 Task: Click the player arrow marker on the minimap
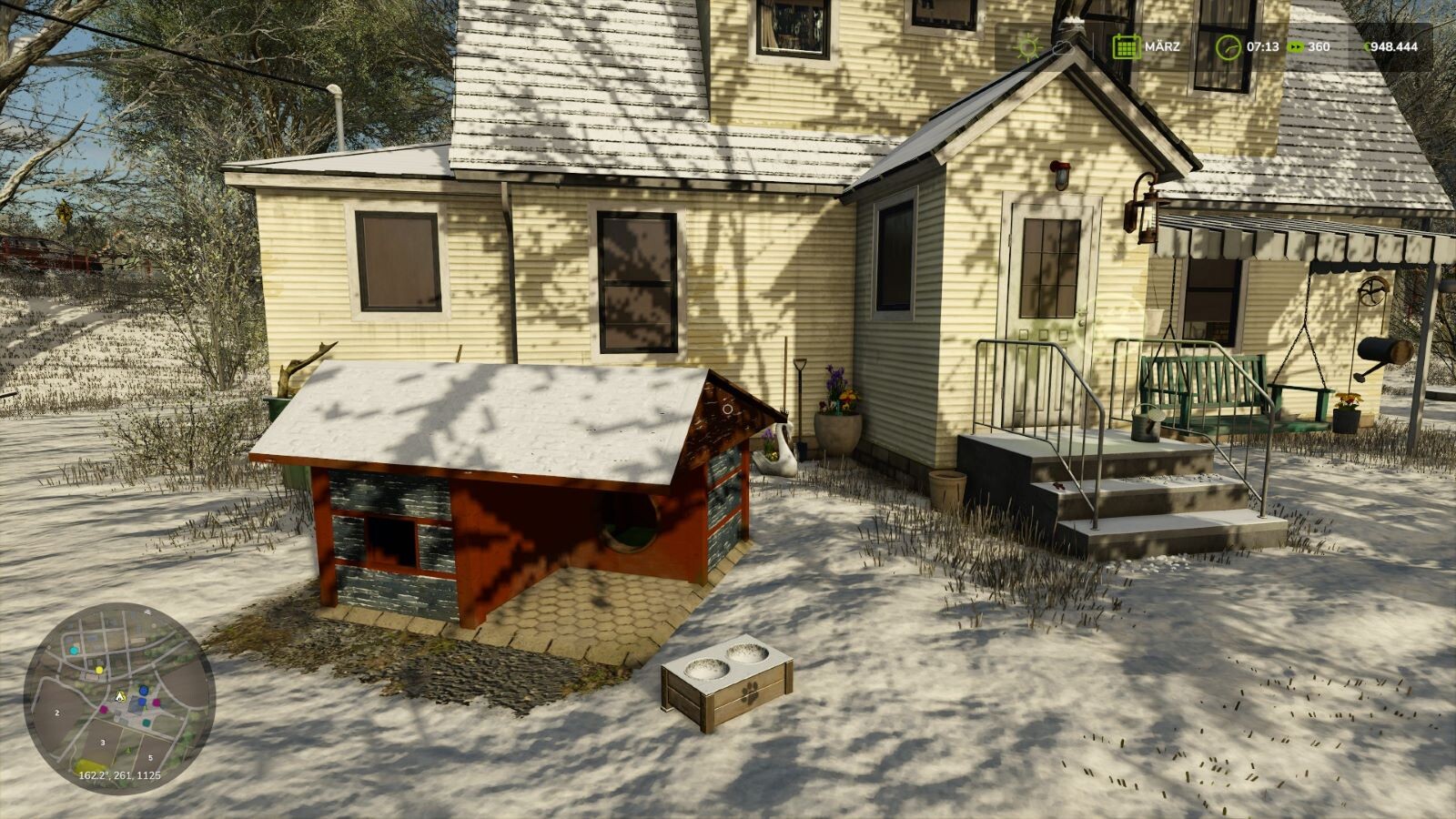coord(120,697)
